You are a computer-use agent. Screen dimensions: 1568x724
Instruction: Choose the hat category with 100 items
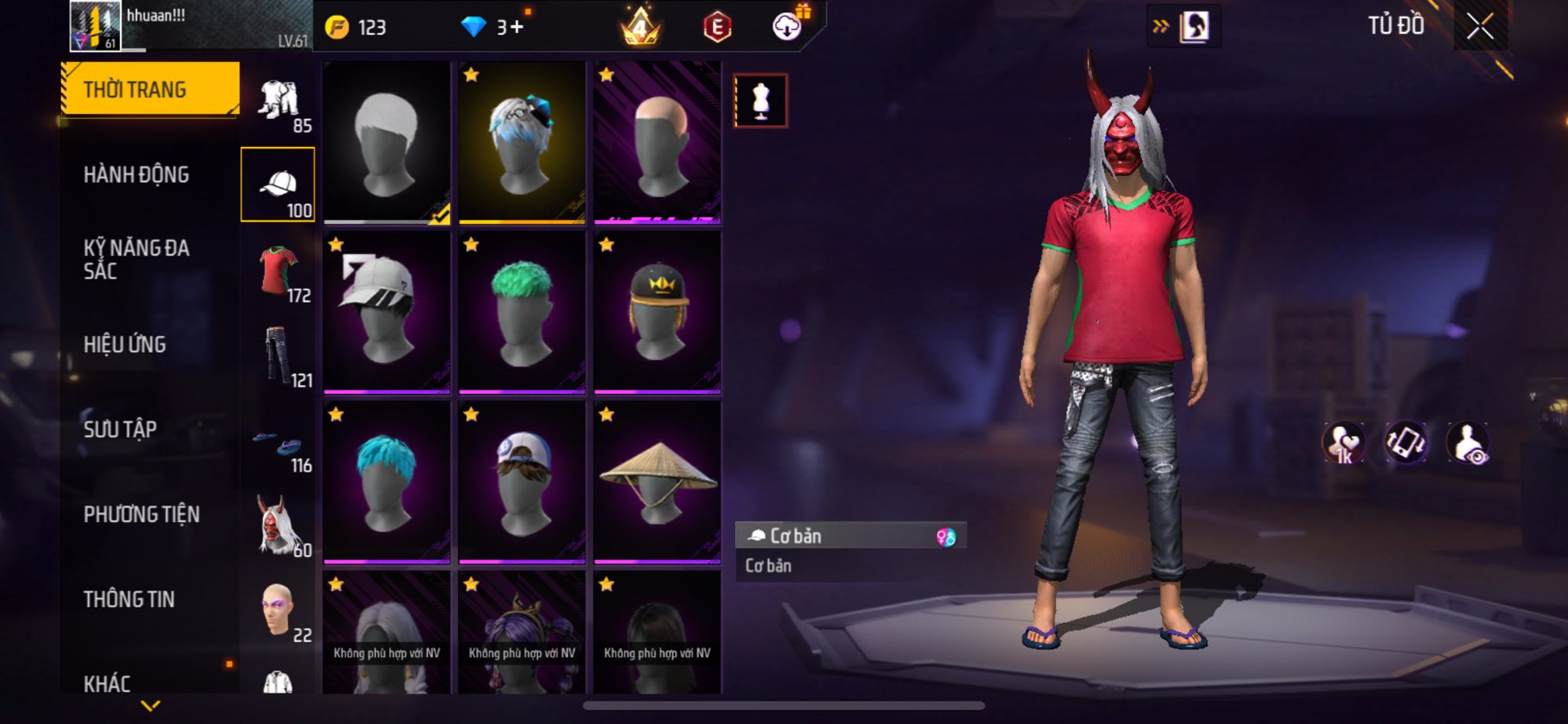(278, 184)
